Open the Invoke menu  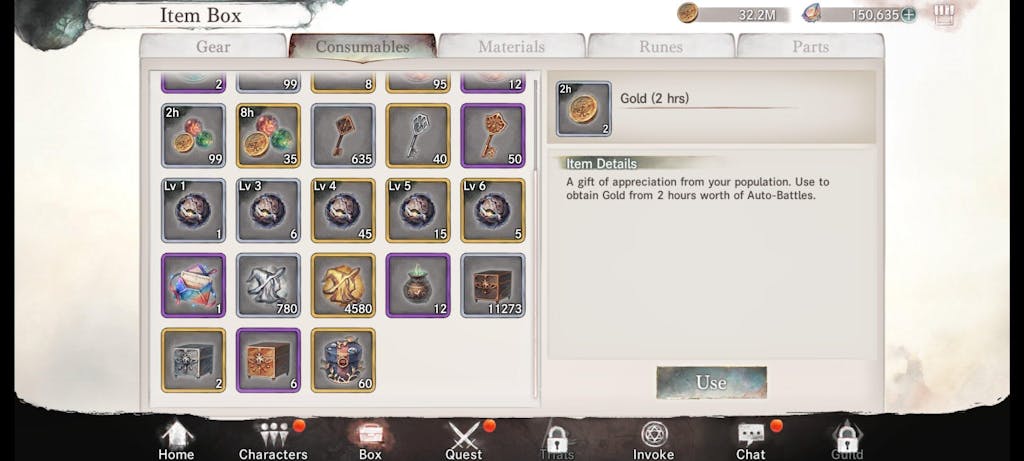point(653,440)
